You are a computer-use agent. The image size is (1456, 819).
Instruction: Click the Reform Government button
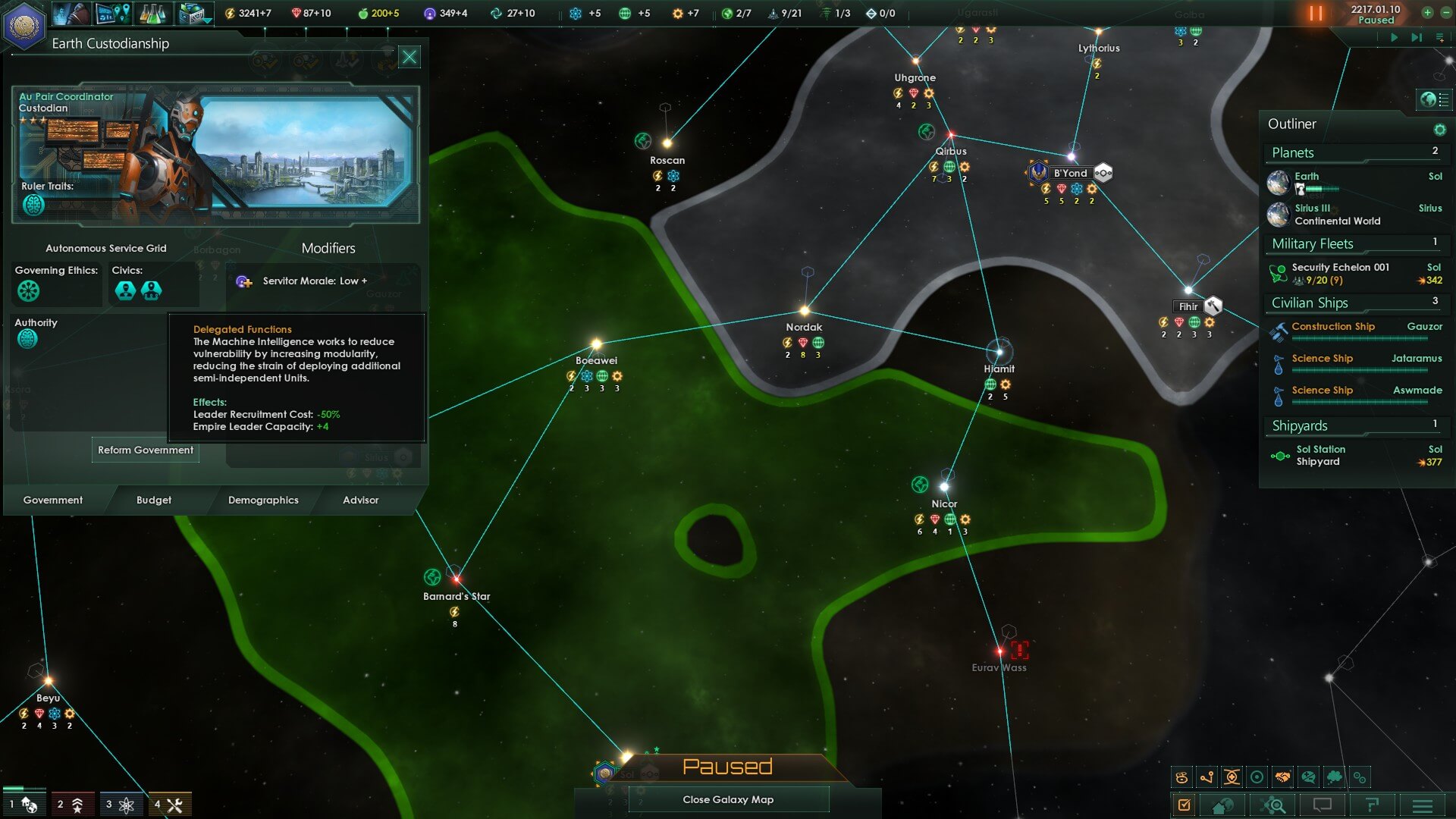point(146,450)
